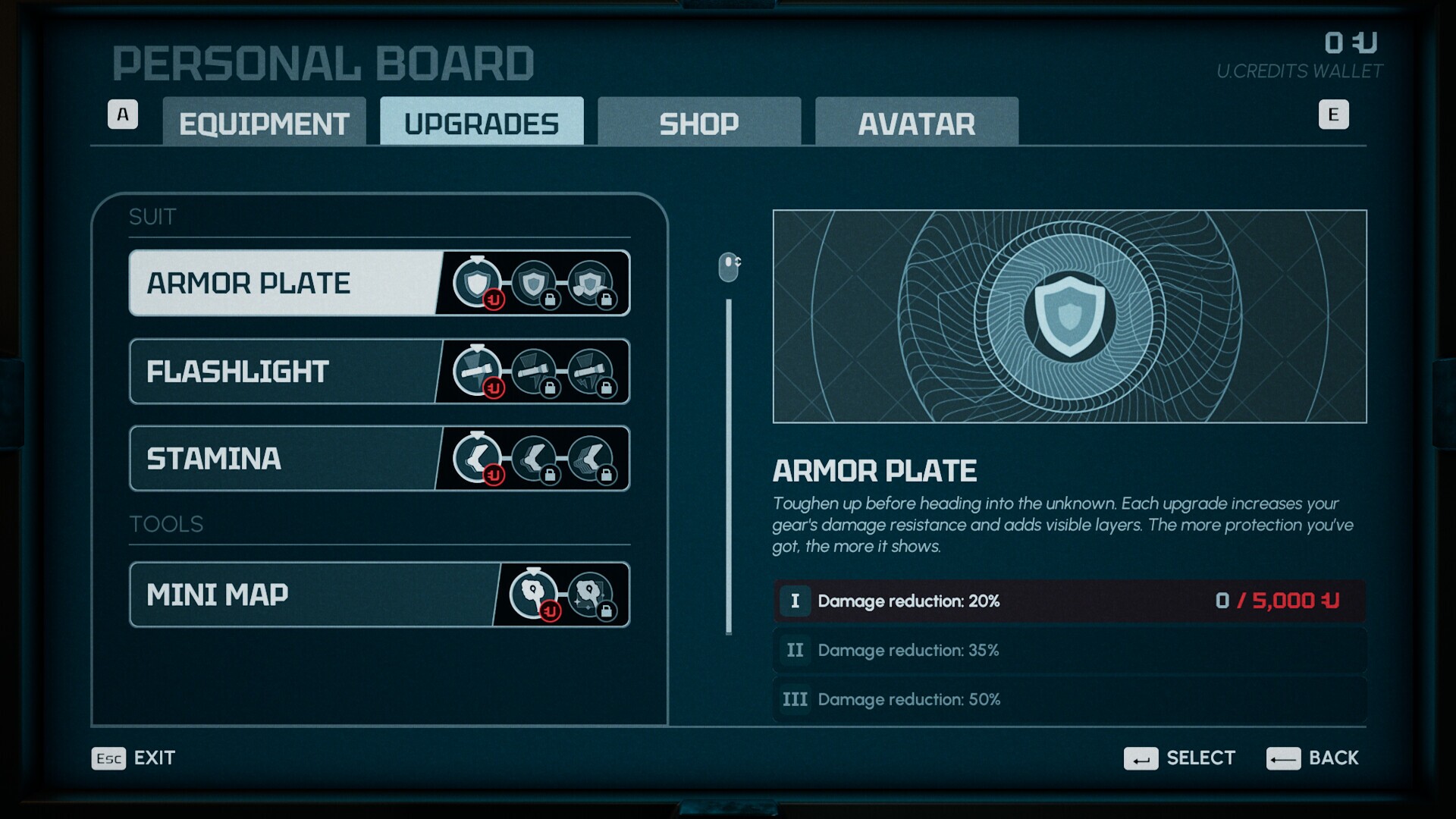
Task: Select the Upgrades tab
Action: click(482, 122)
